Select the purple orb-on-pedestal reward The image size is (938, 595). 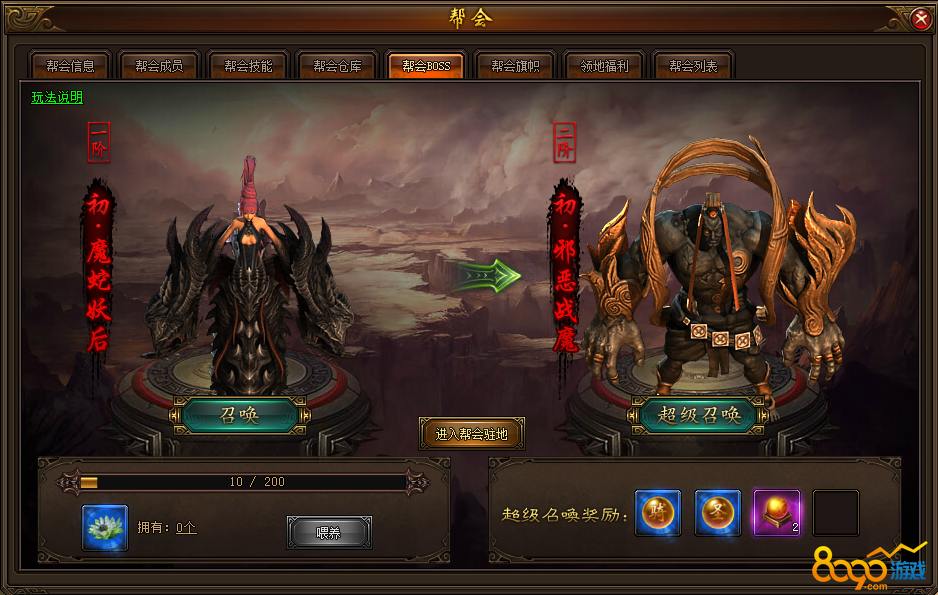777,513
